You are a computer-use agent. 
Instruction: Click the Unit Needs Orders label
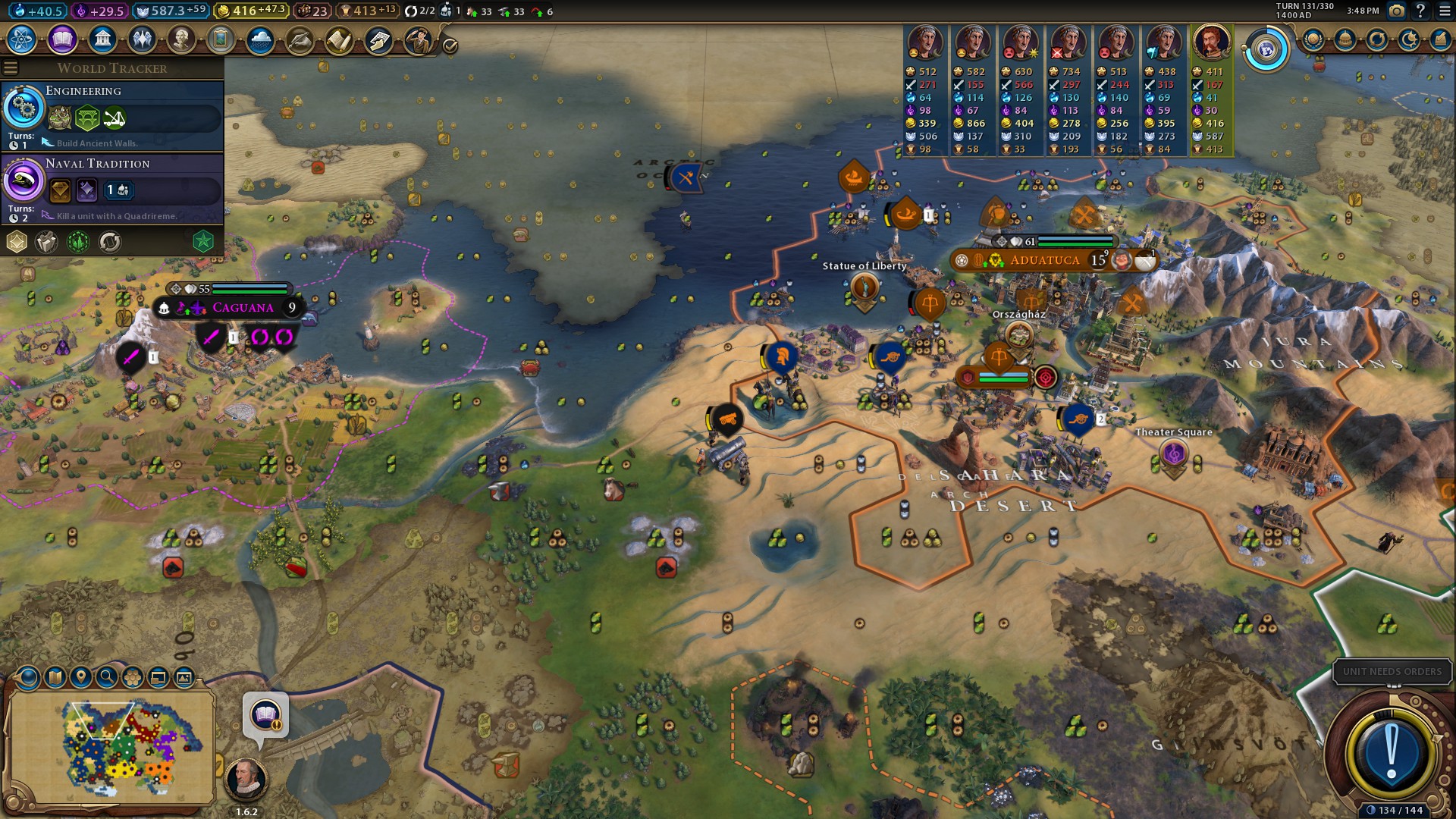coord(1392,672)
